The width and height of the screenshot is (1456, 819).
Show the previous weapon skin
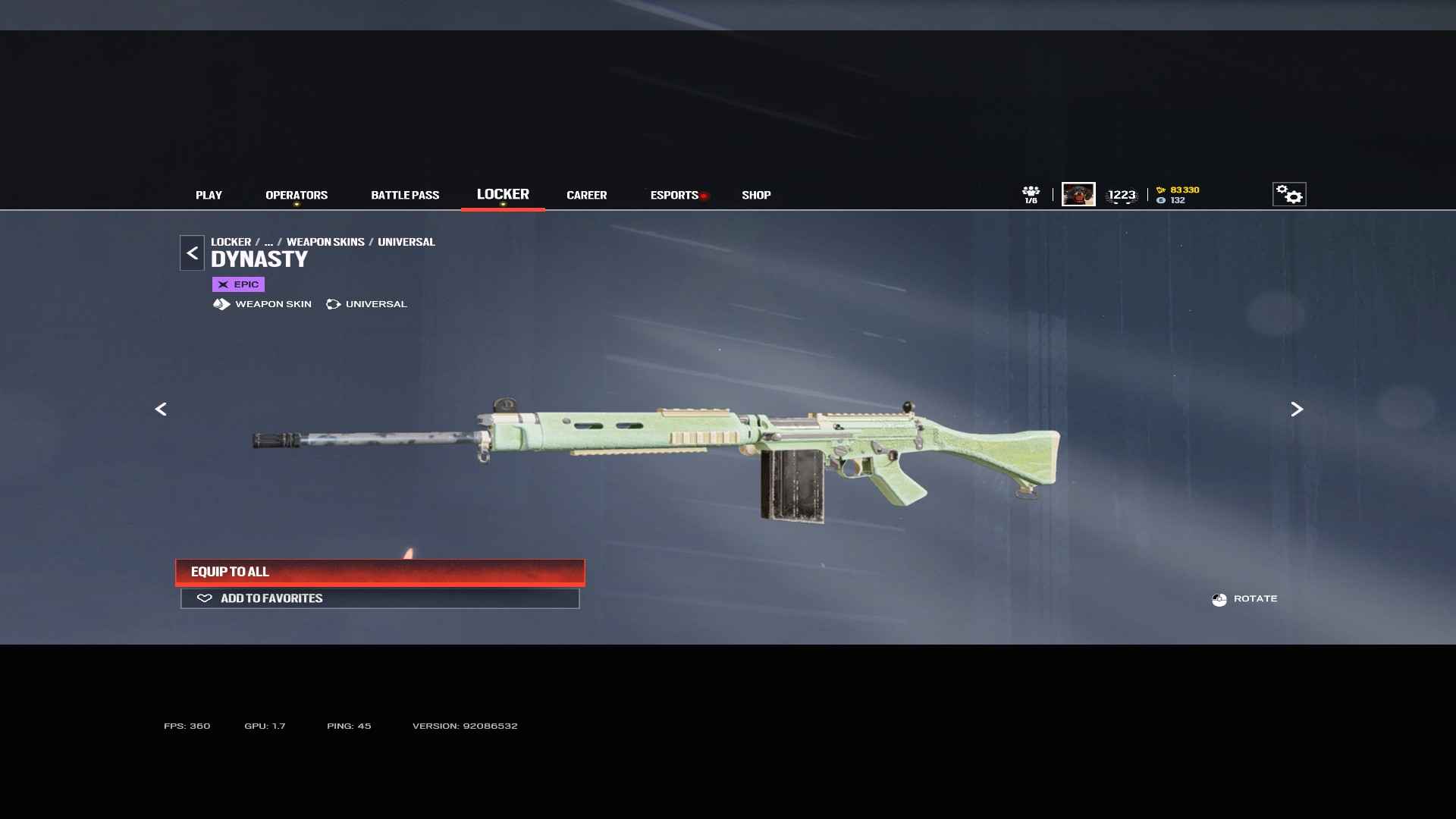click(161, 409)
